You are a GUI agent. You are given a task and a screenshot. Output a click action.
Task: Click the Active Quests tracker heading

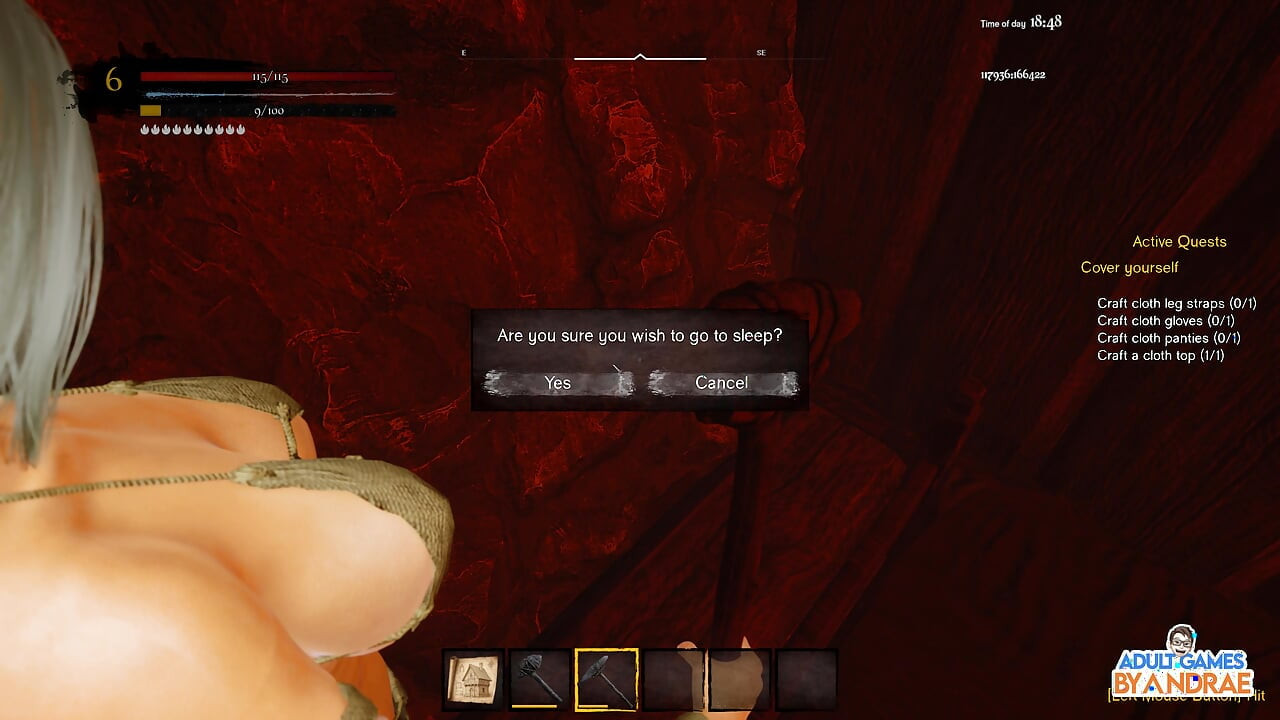[1179, 241]
